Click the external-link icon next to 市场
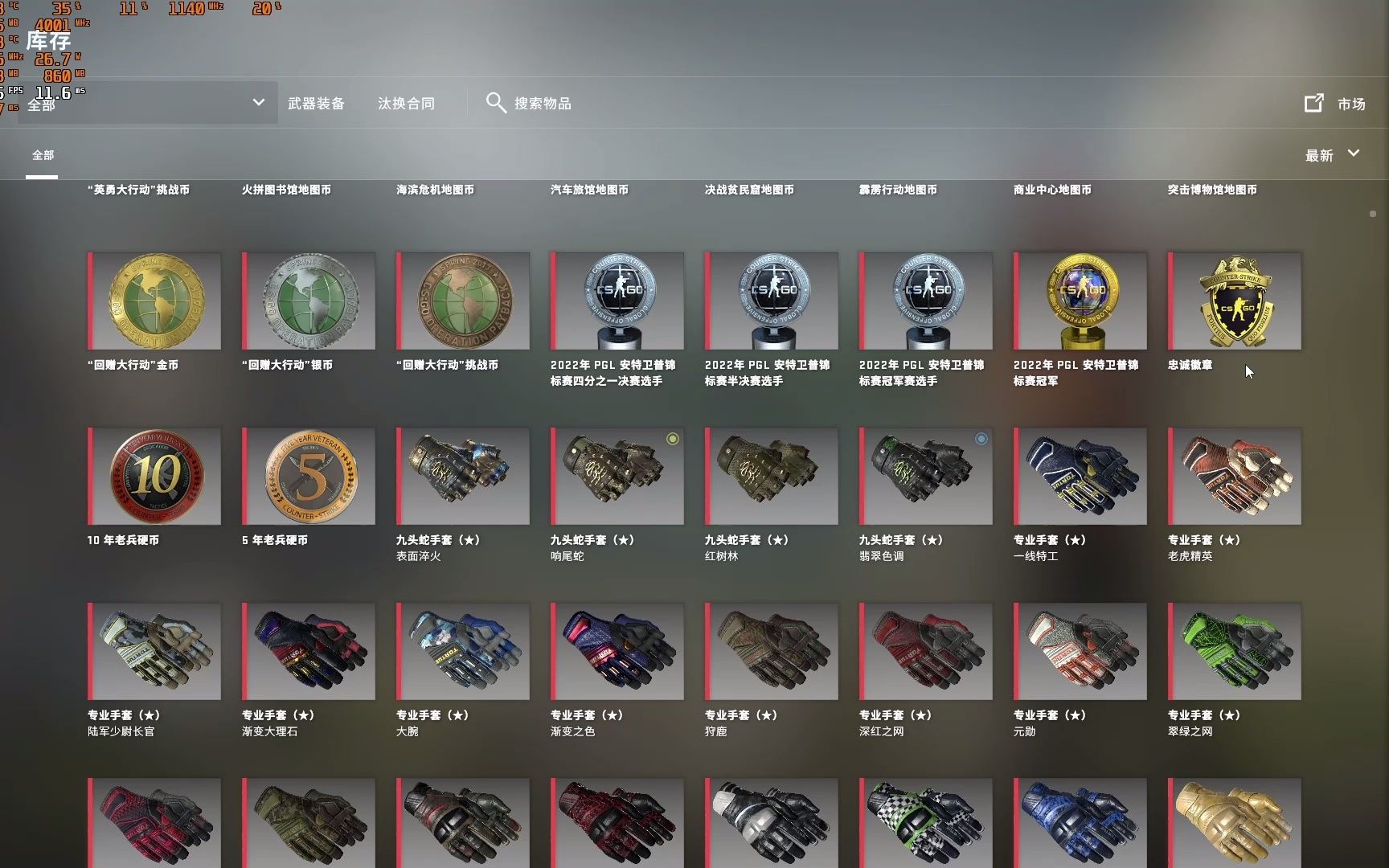Image resolution: width=1389 pixels, height=868 pixels. point(1314,102)
